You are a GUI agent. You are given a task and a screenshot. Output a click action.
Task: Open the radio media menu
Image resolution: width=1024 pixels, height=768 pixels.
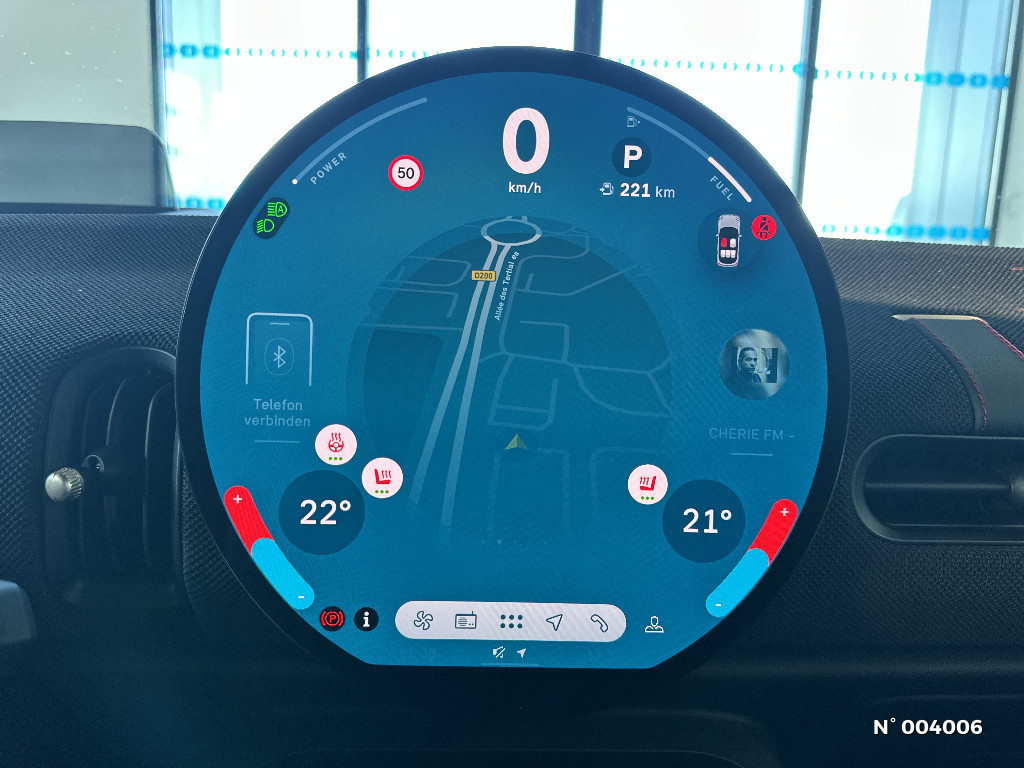(x=467, y=622)
